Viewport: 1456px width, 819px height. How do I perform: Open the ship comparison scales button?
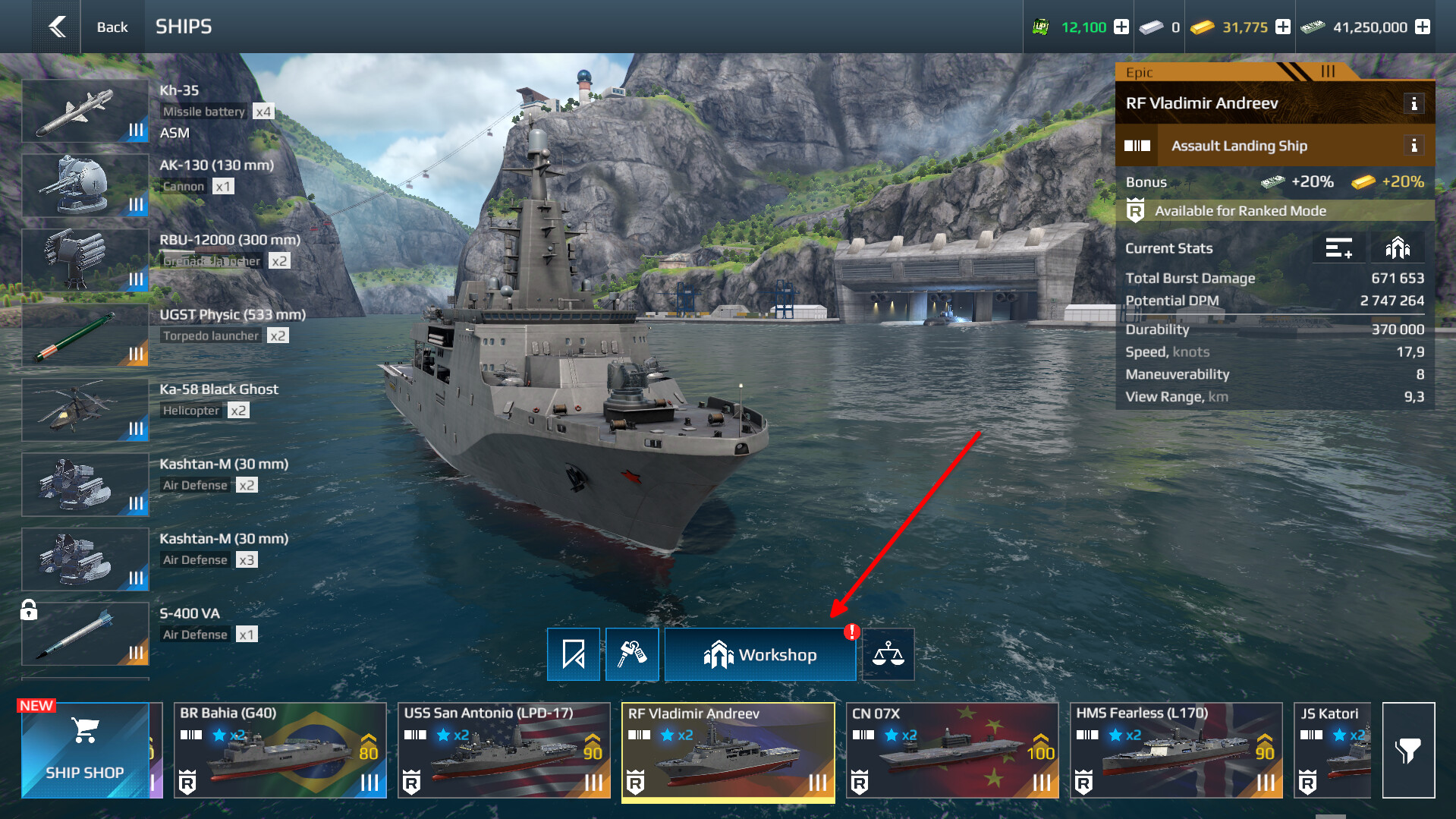888,654
